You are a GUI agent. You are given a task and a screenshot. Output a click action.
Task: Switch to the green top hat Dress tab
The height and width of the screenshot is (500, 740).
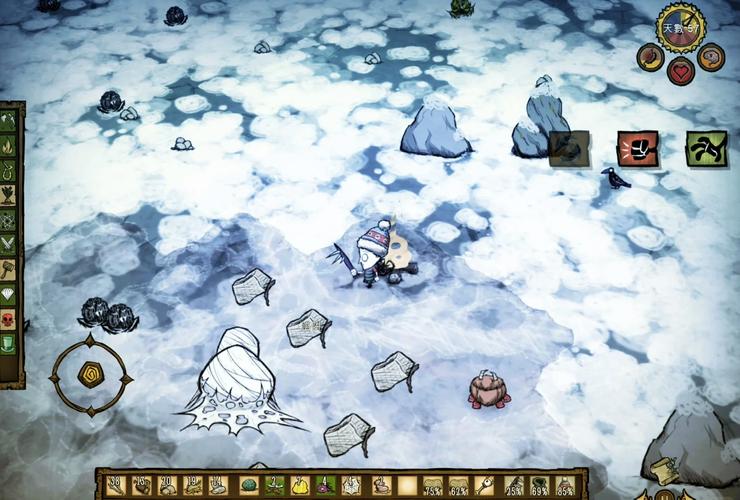(8, 344)
